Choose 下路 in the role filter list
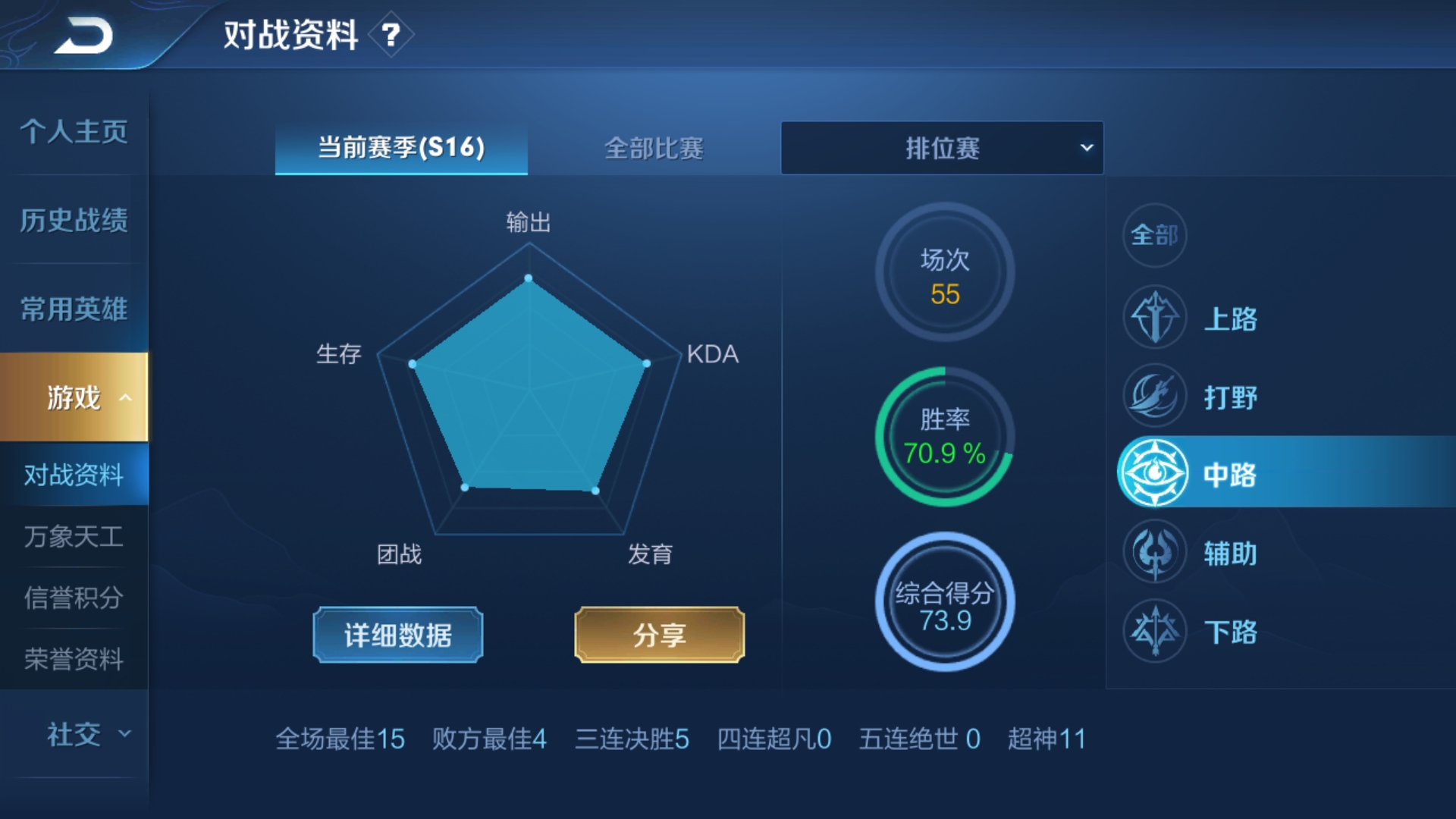 click(1232, 631)
